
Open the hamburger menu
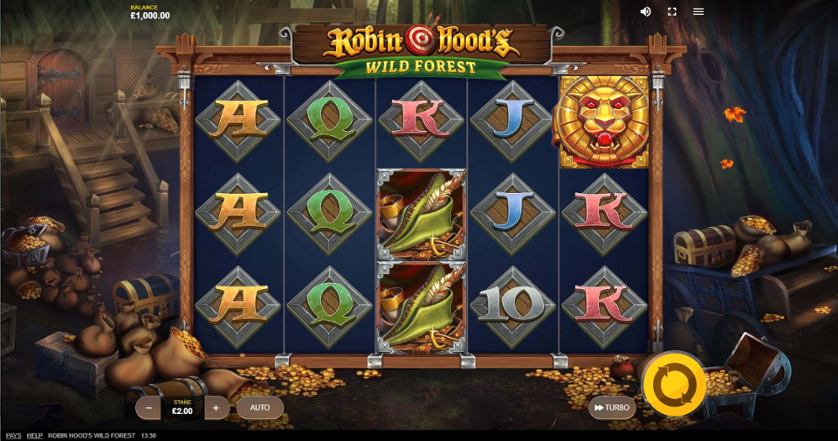click(698, 11)
